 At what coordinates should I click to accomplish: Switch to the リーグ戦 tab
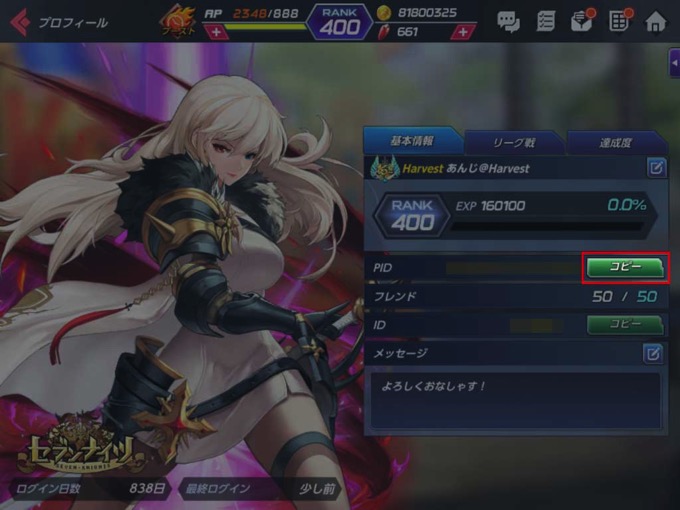pyautogui.click(x=514, y=143)
